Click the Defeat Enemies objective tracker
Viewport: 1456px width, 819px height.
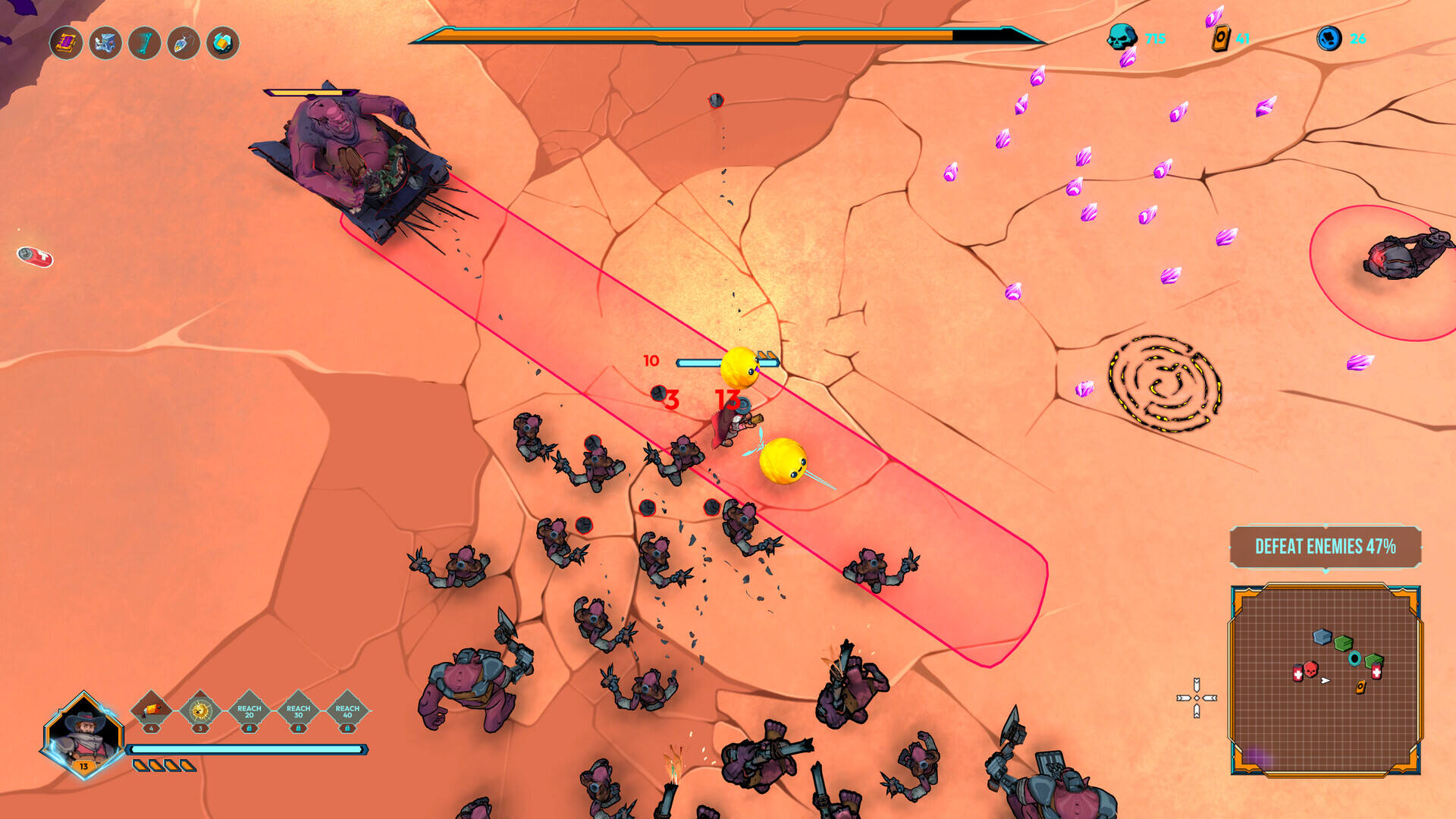pyautogui.click(x=1325, y=547)
